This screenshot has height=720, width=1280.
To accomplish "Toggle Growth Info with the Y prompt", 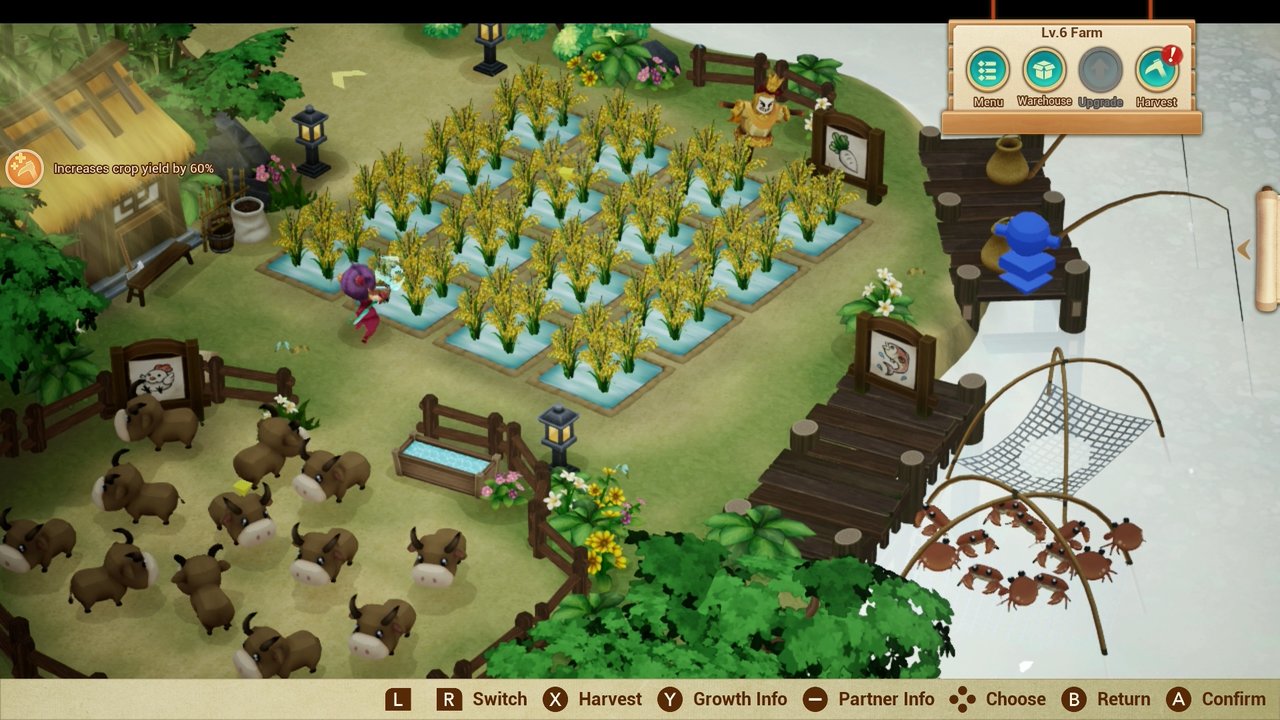I will [668, 699].
